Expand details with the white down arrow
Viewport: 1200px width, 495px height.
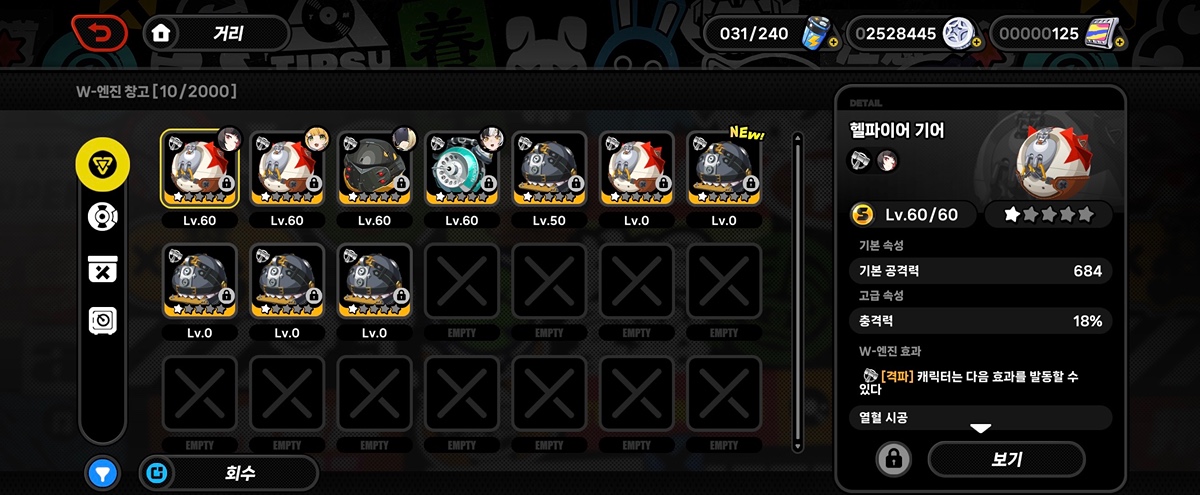click(x=980, y=429)
